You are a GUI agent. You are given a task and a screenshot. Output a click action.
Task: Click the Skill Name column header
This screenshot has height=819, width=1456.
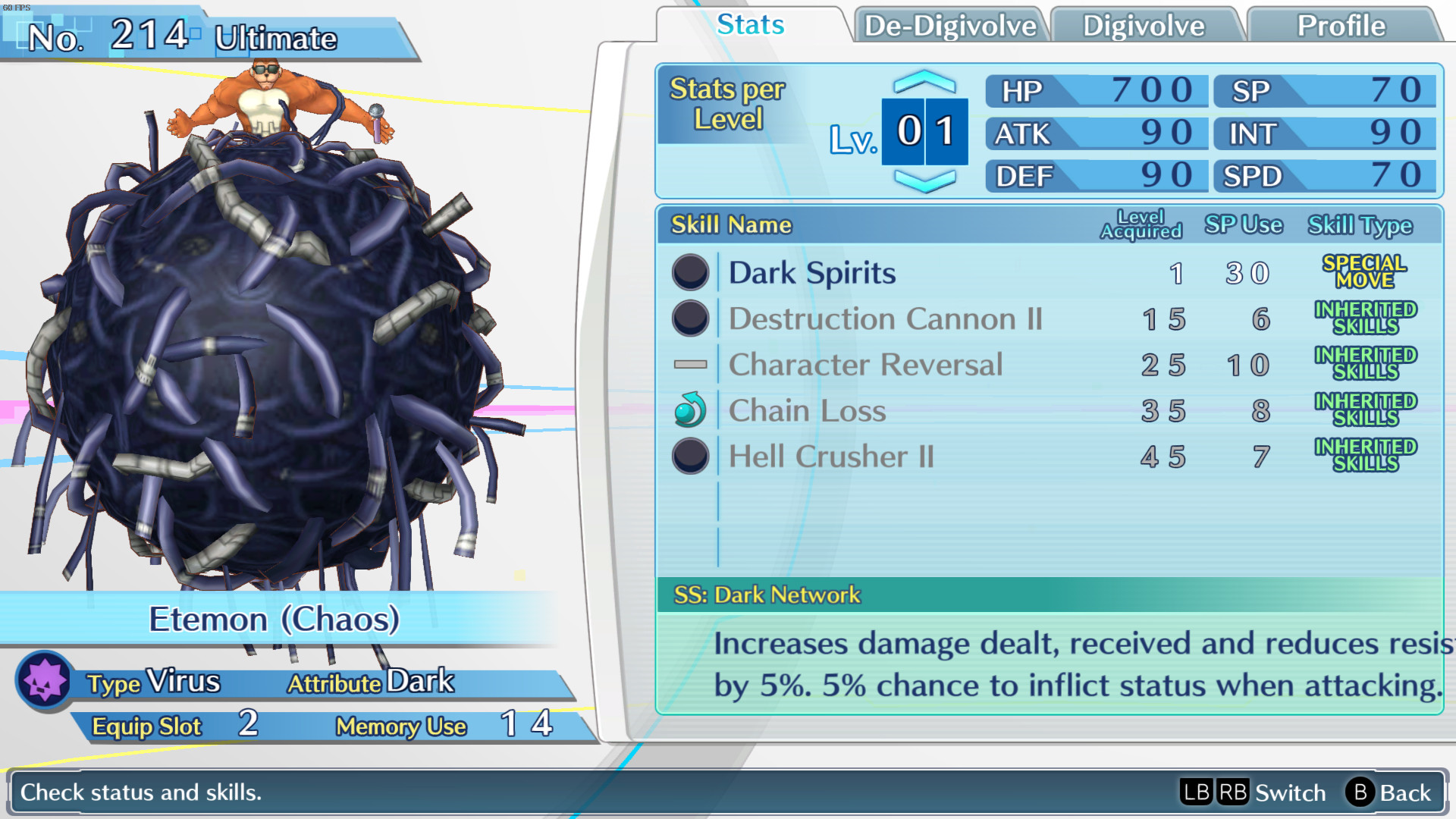(x=730, y=224)
